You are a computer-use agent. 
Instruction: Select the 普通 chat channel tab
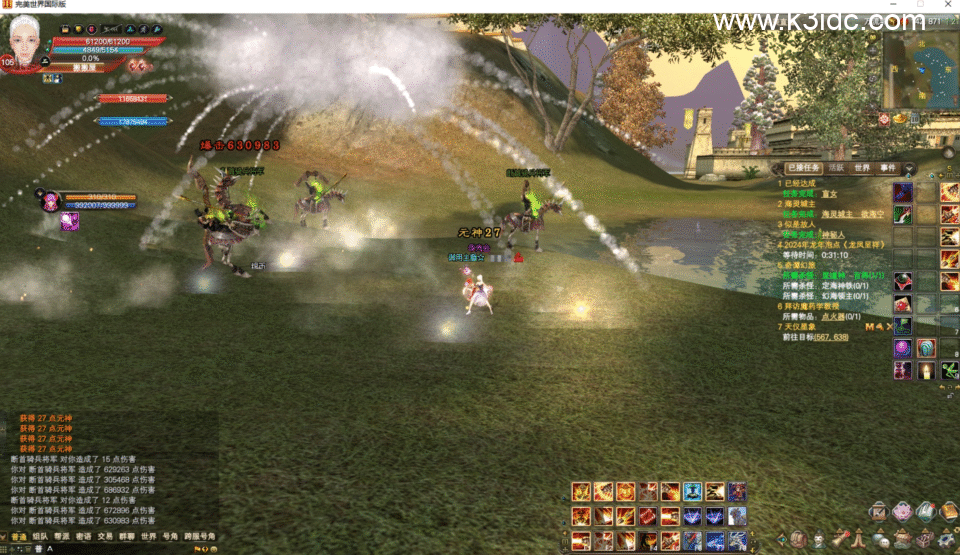click(x=18, y=537)
